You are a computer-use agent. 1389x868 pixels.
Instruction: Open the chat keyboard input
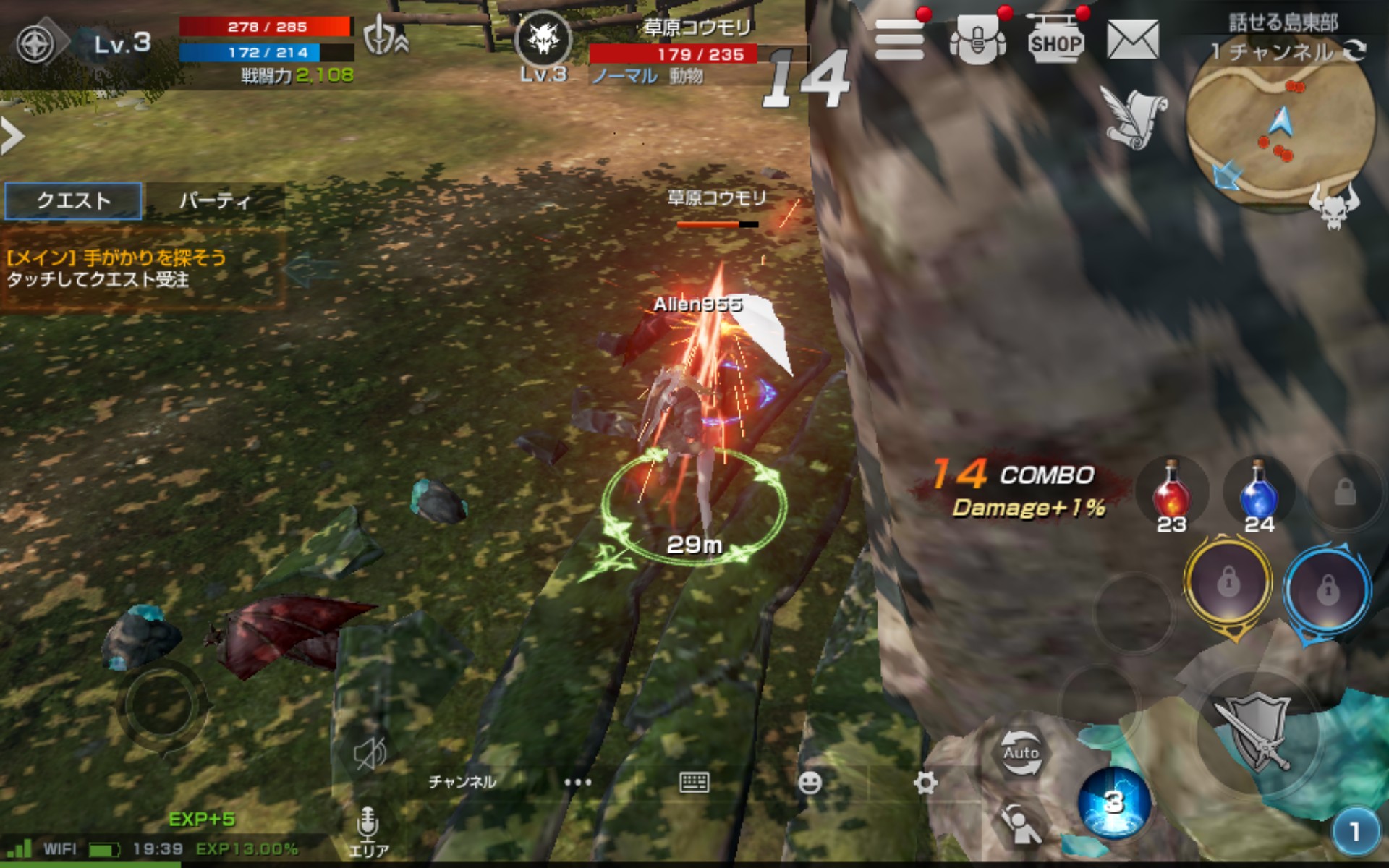[694, 782]
